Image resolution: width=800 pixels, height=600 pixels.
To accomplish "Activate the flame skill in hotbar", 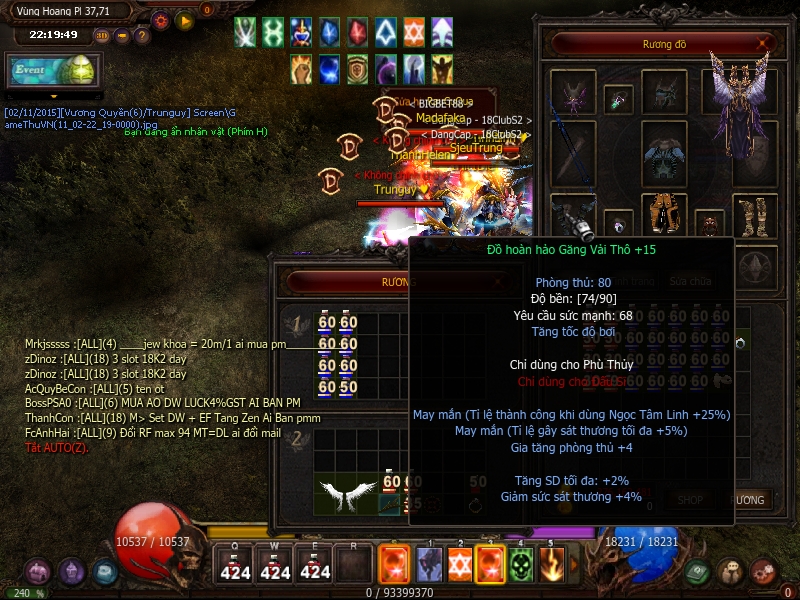I will (551, 566).
